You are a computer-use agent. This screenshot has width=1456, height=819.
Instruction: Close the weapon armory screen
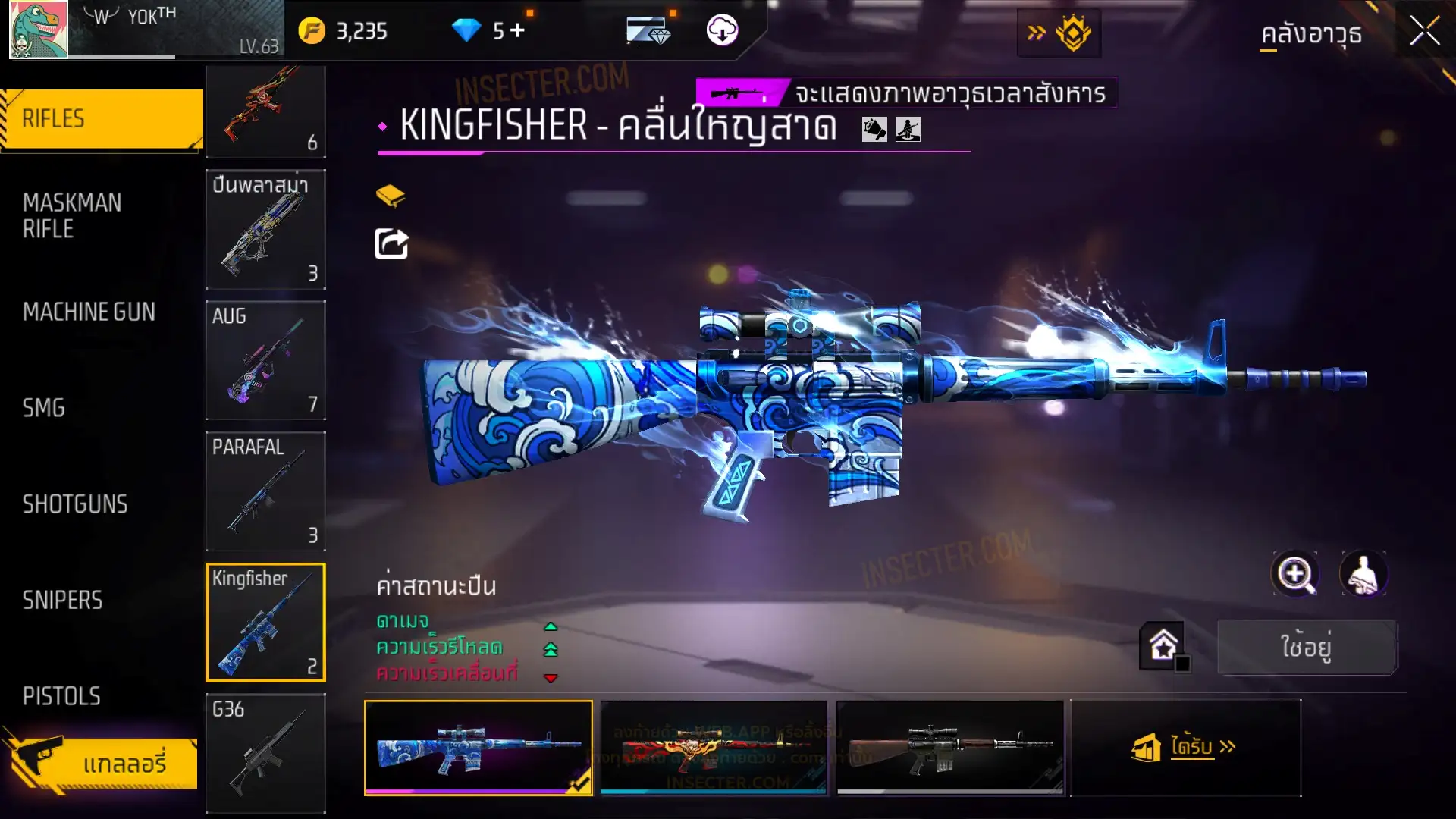(1424, 32)
